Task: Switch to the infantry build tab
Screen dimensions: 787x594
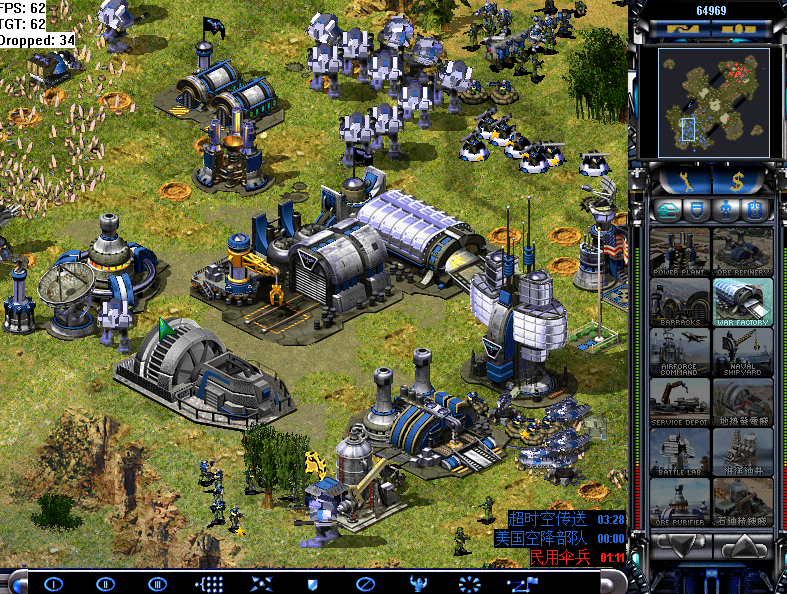Action: pyautogui.click(x=727, y=209)
